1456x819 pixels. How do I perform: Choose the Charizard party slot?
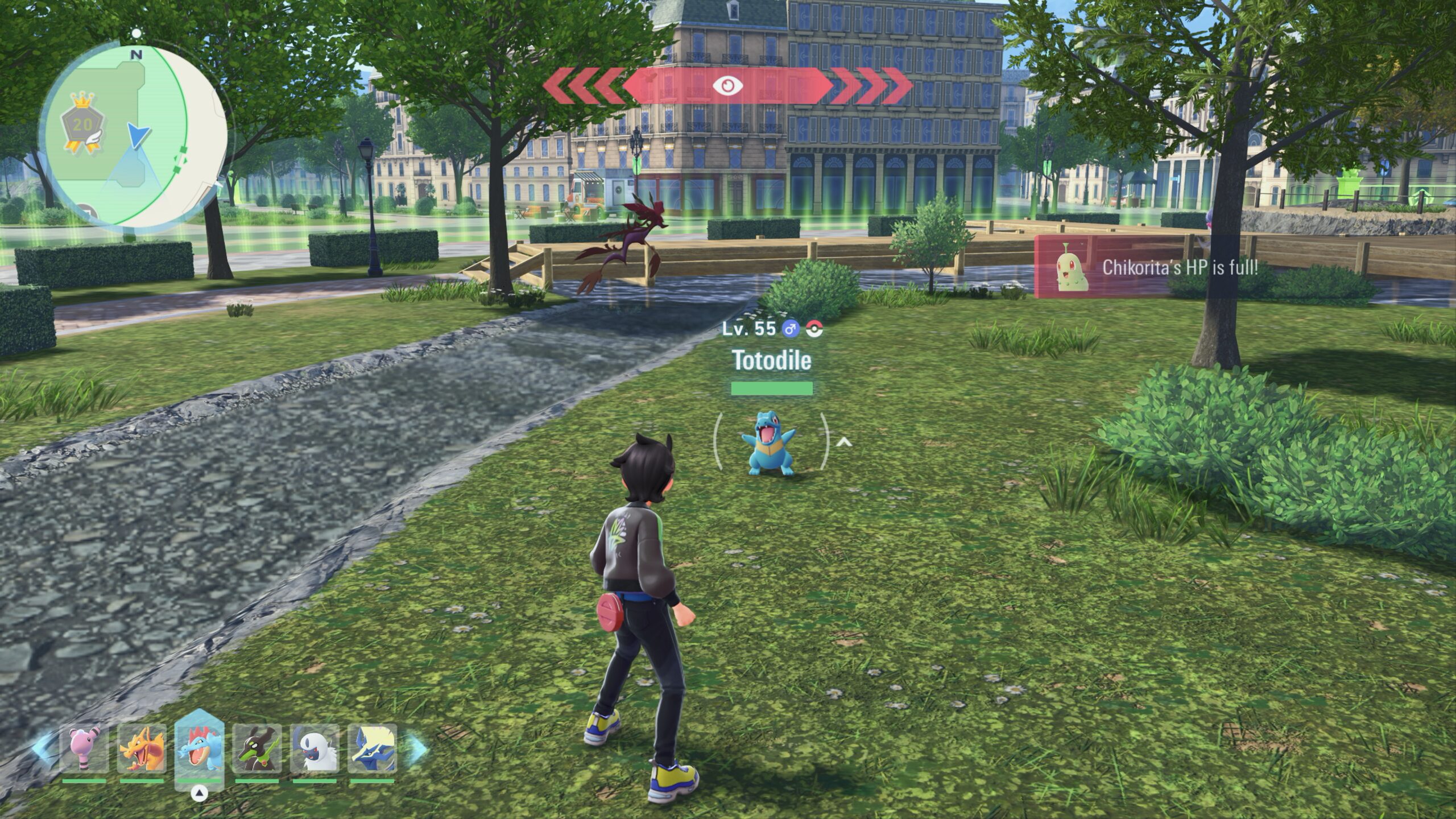coord(142,748)
